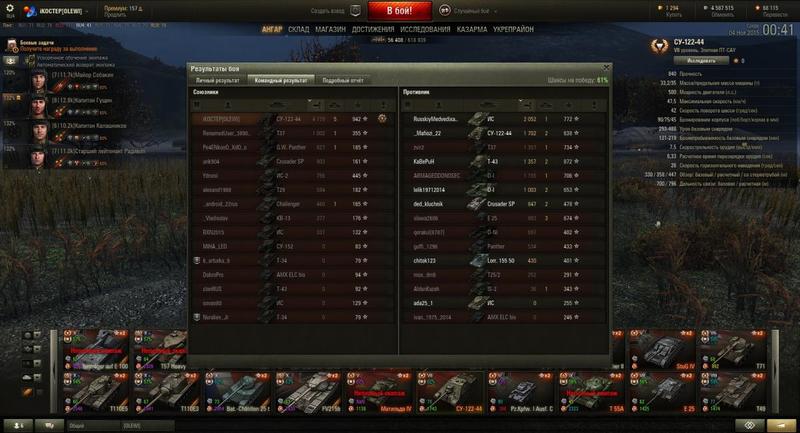Click the «Исследовать» button for СУ-122-44
Image resolution: width=800 pixels, height=433 pixels.
tap(700, 60)
